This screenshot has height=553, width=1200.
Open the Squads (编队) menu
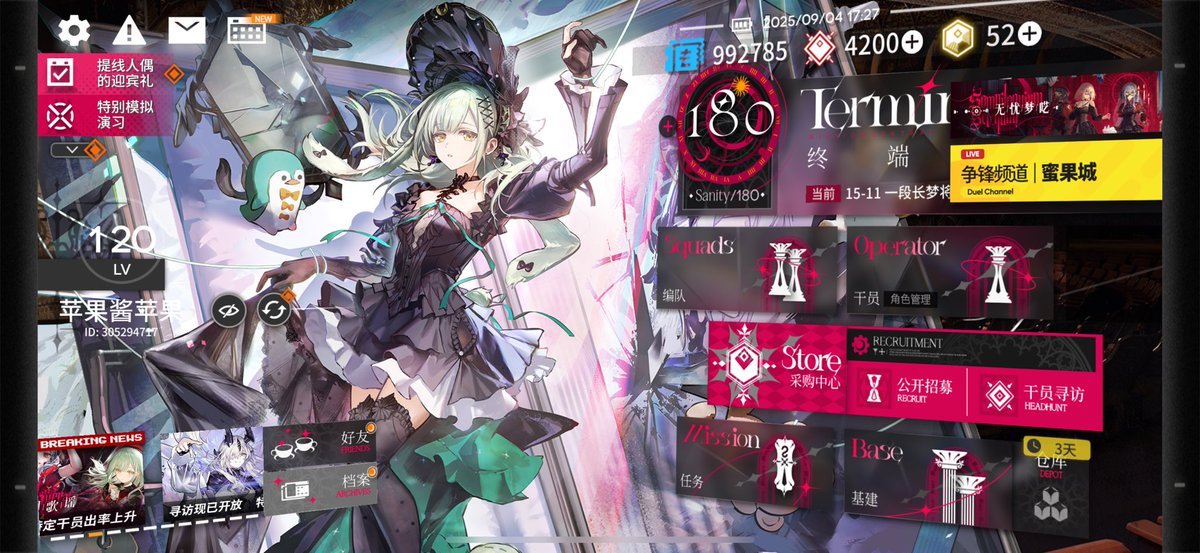(x=750, y=267)
